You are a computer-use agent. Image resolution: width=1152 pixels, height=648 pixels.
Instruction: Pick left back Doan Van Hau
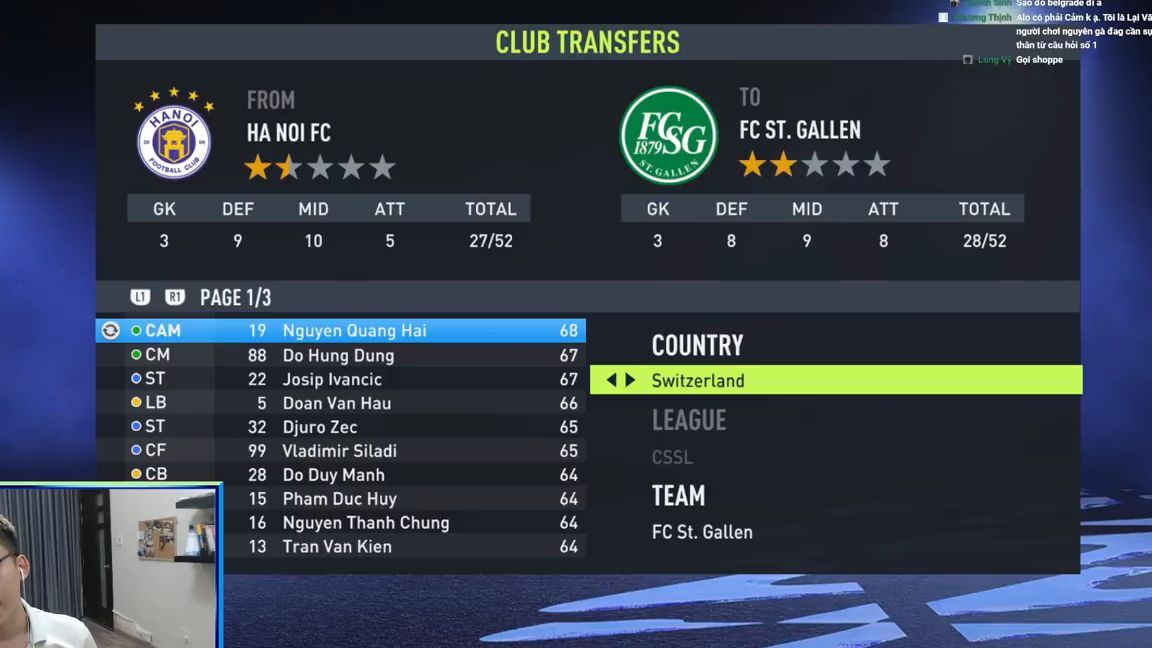pyautogui.click(x=336, y=403)
